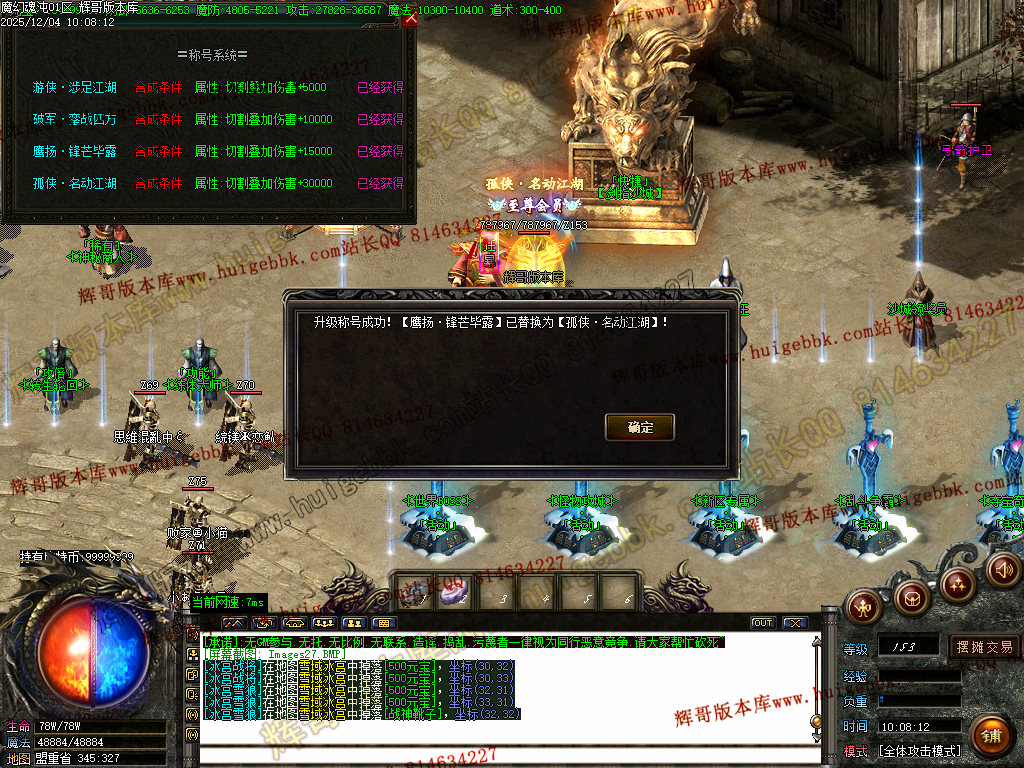Toggle sound with the speaker icon
The image size is (1024, 768).
(1002, 569)
